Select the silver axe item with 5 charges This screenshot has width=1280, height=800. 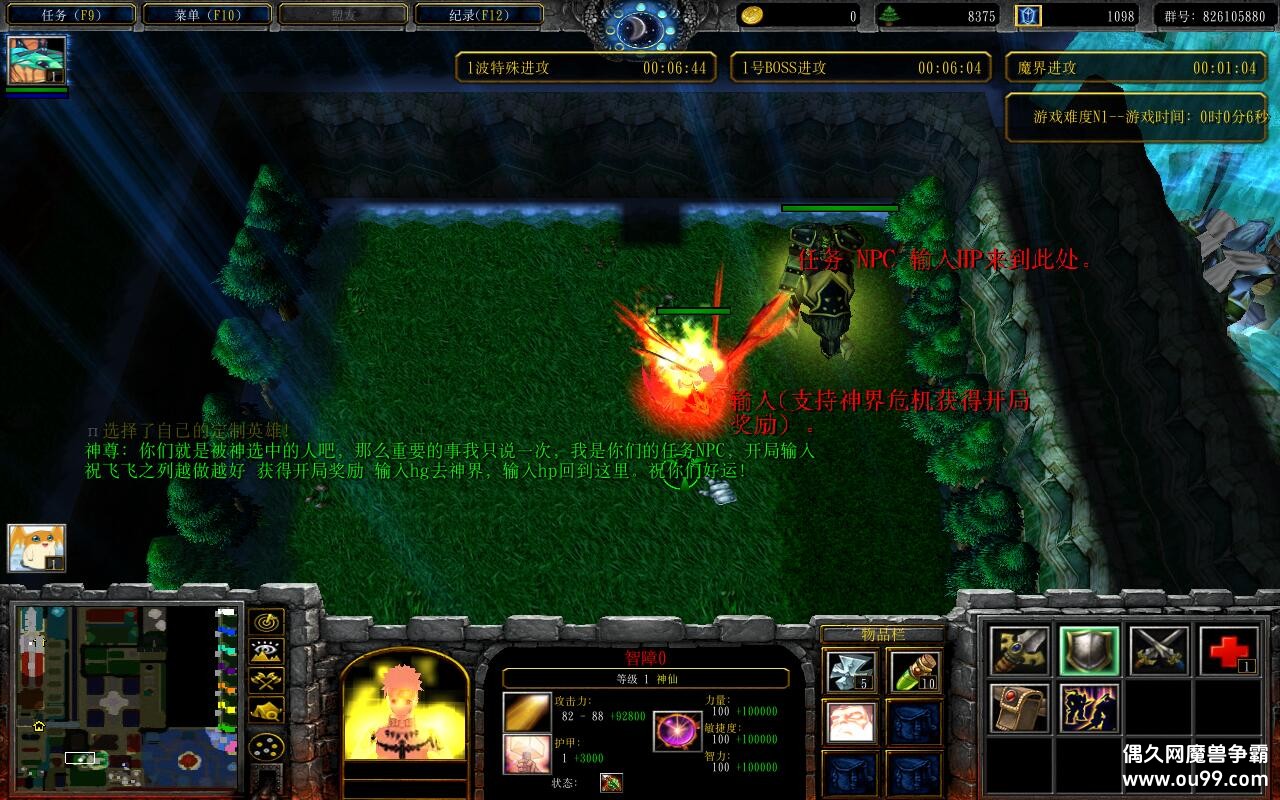851,671
